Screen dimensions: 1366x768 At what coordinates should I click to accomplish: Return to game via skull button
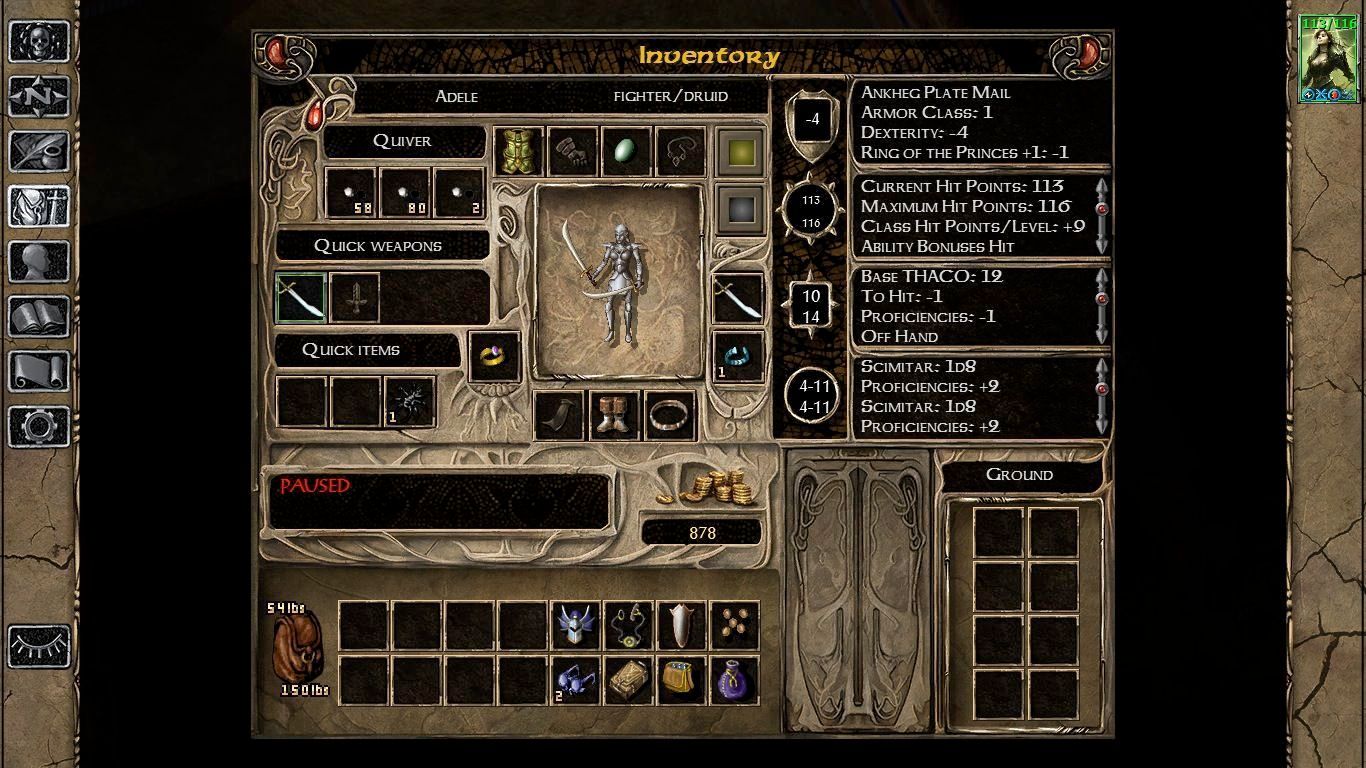pyautogui.click(x=39, y=43)
